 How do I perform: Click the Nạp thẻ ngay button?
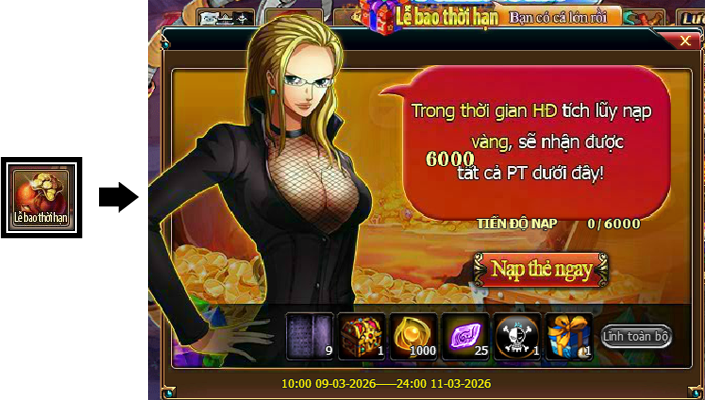tap(541, 269)
